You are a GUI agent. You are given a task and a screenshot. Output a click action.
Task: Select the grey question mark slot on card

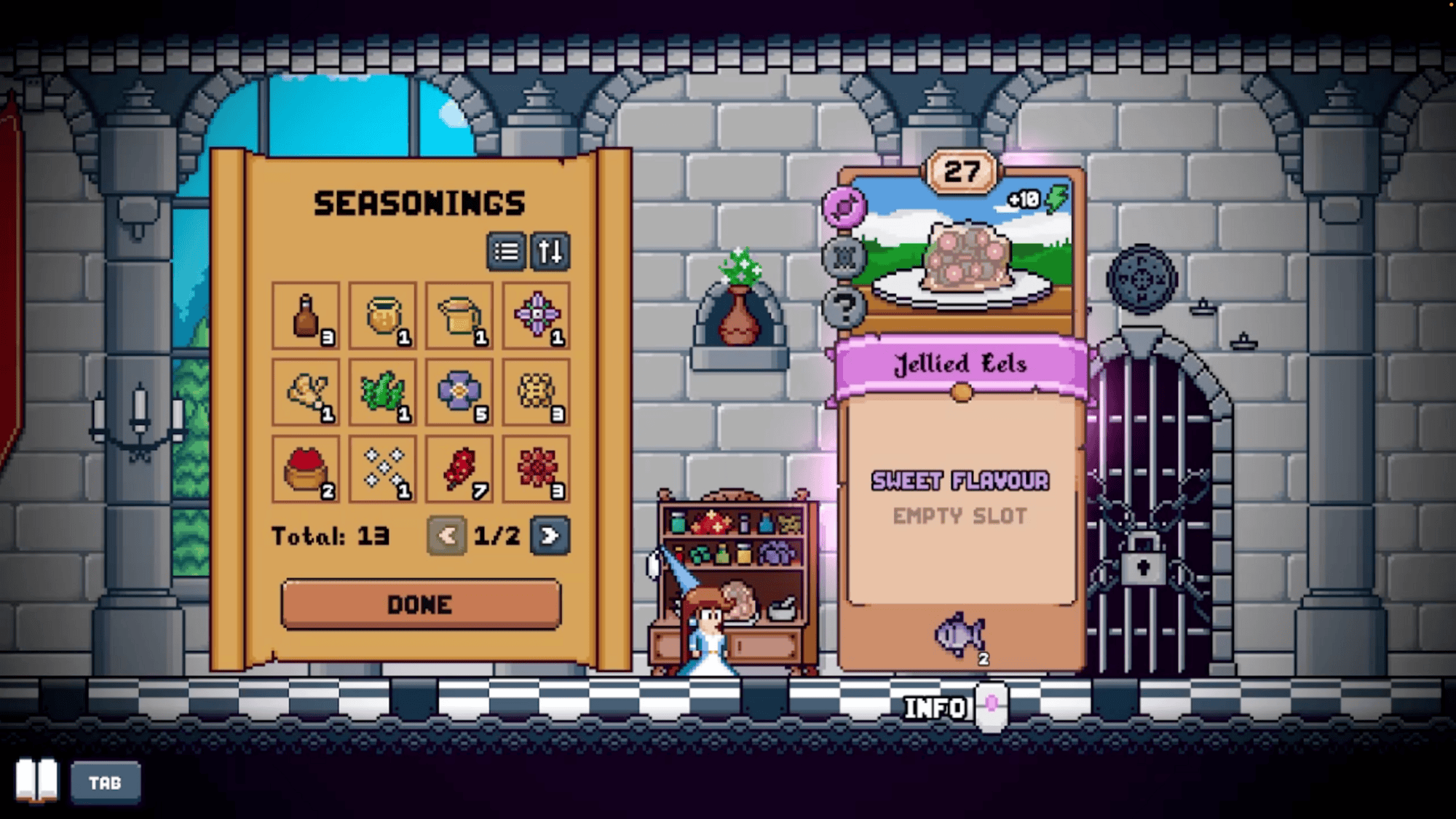click(x=844, y=307)
